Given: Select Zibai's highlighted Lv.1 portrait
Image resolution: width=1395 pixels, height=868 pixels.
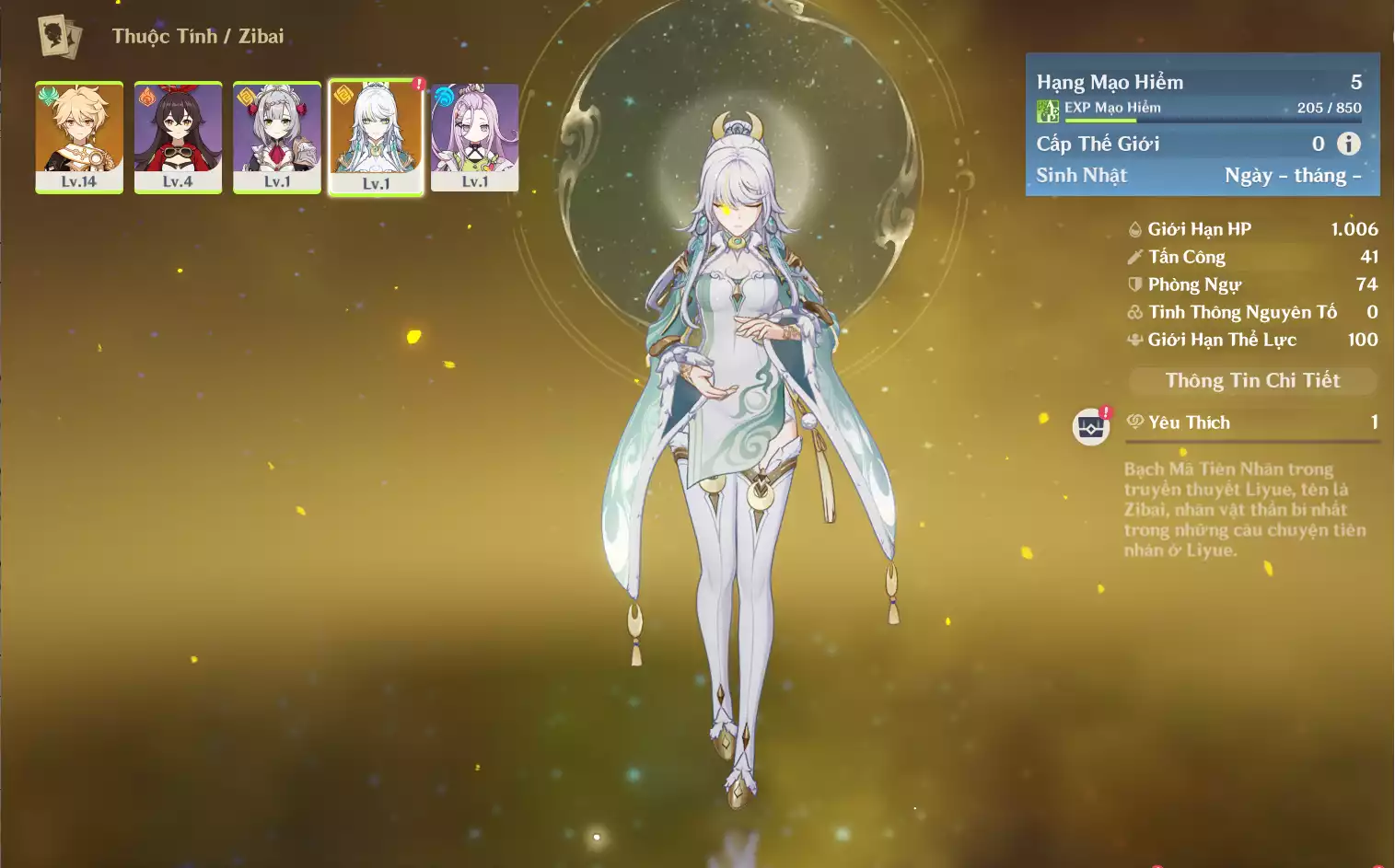Looking at the screenshot, I should tap(377, 137).
